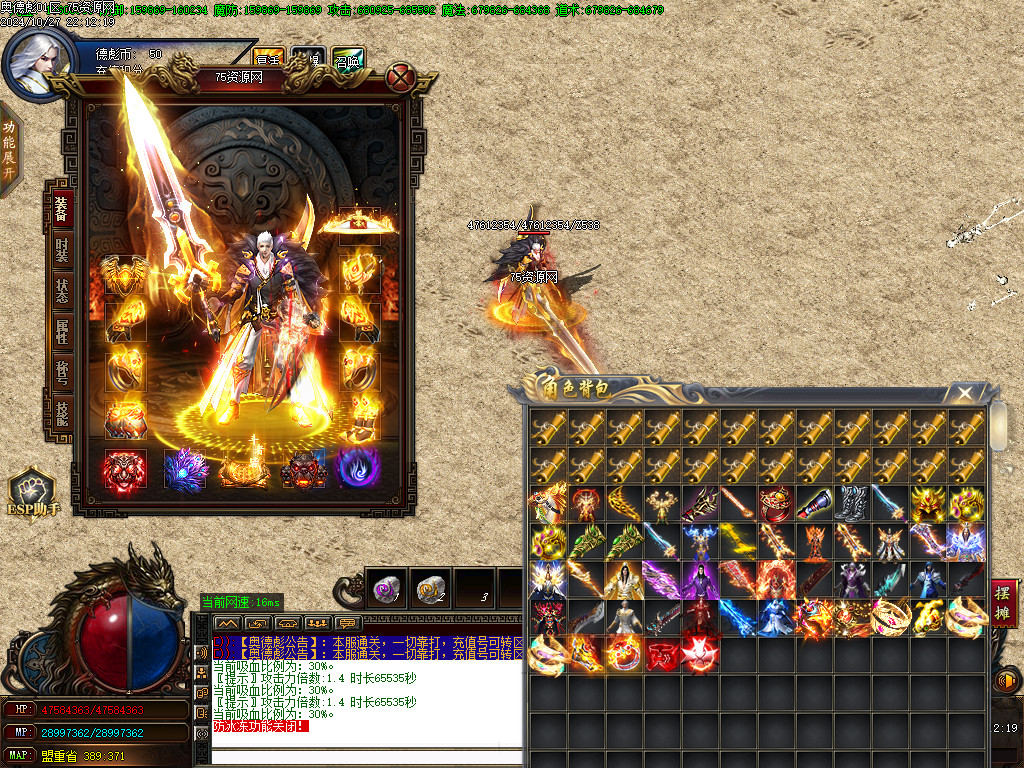Select the purple swirl stone in hotbar slot 1
The image size is (1024, 768).
click(x=386, y=589)
